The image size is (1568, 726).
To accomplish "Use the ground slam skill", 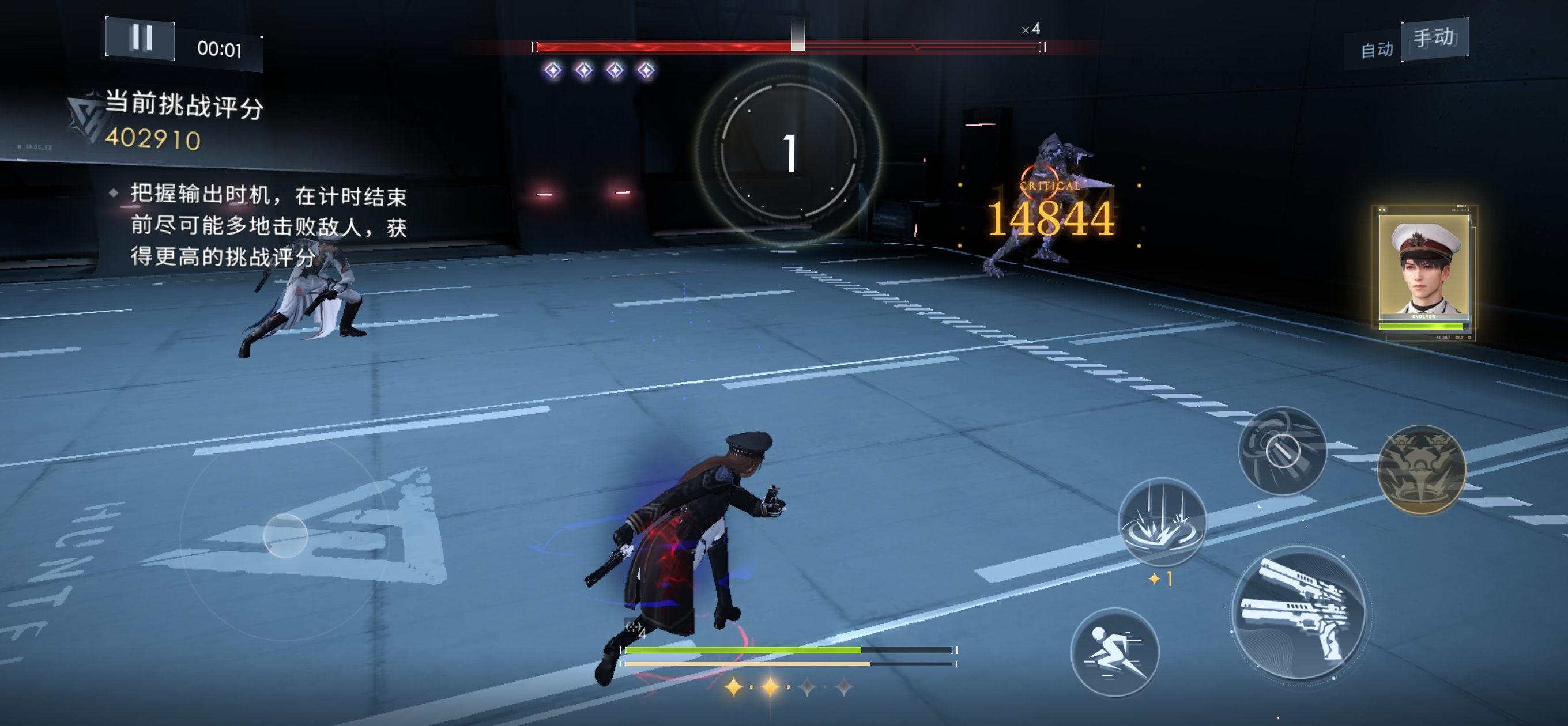I will point(1162,522).
